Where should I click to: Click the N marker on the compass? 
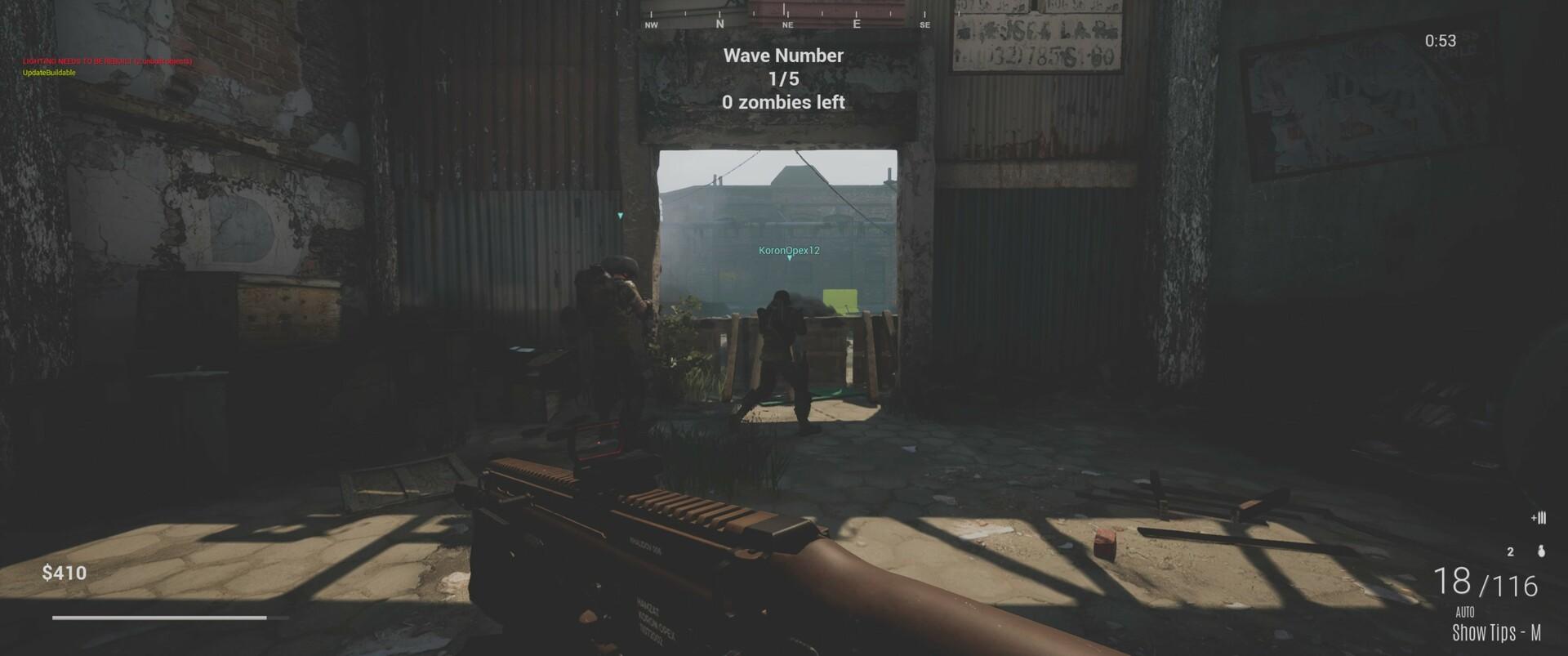tap(719, 25)
